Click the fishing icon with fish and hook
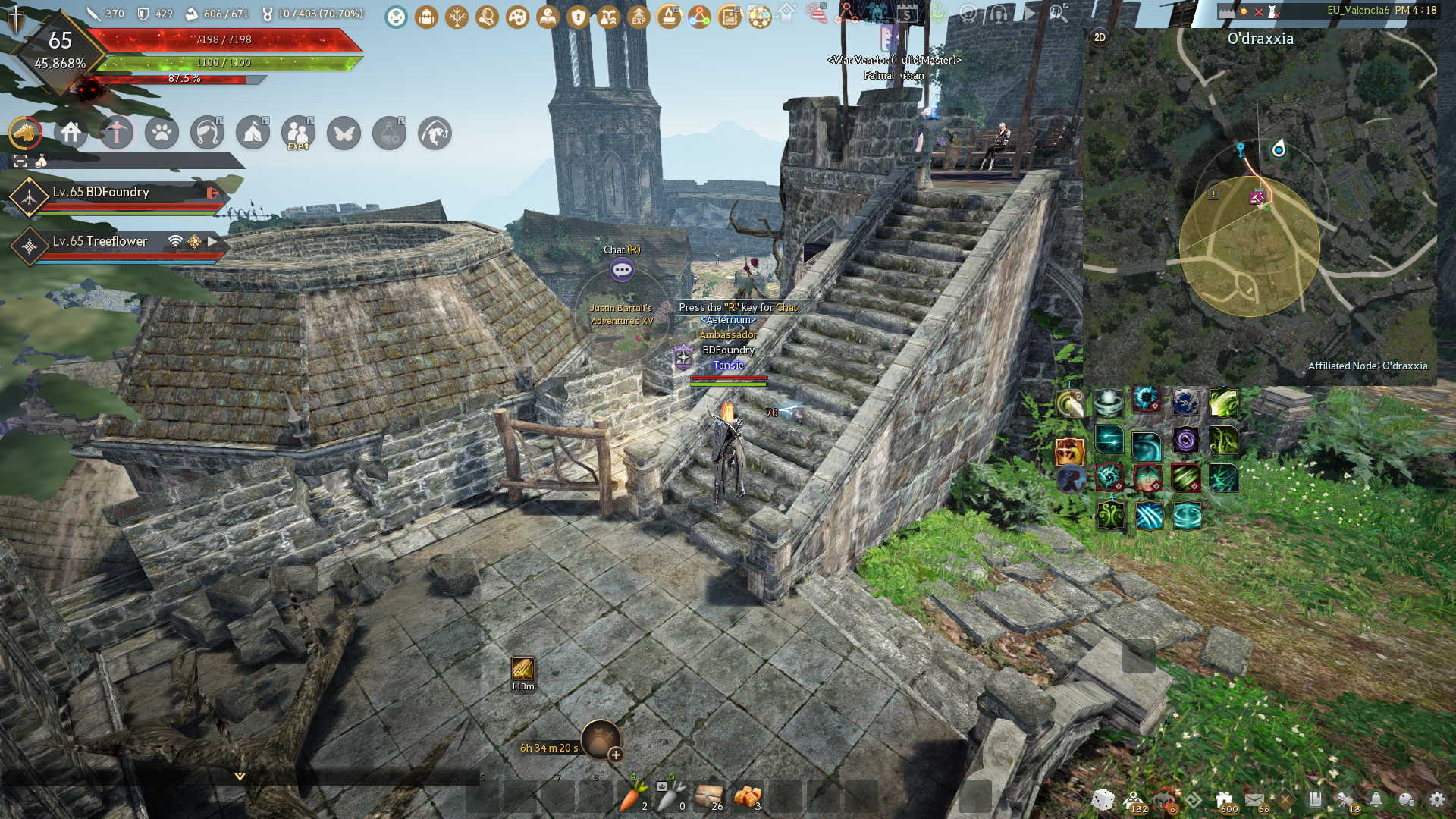Viewport: 1456px width, 819px height. (x=435, y=133)
